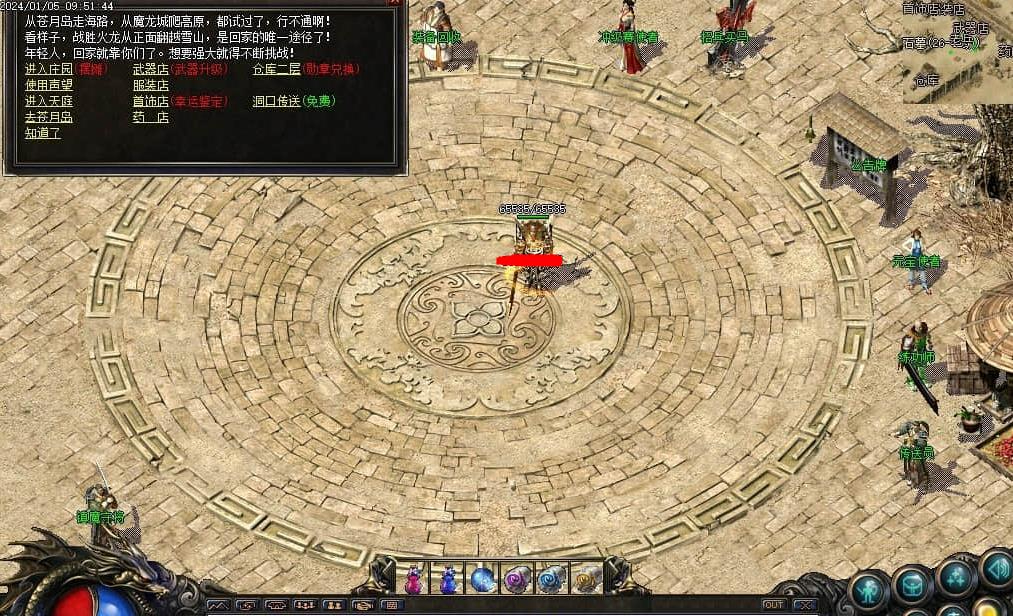The image size is (1013, 616).
Task: Travel via the 去苍月岛 option
Action: [x=49, y=118]
